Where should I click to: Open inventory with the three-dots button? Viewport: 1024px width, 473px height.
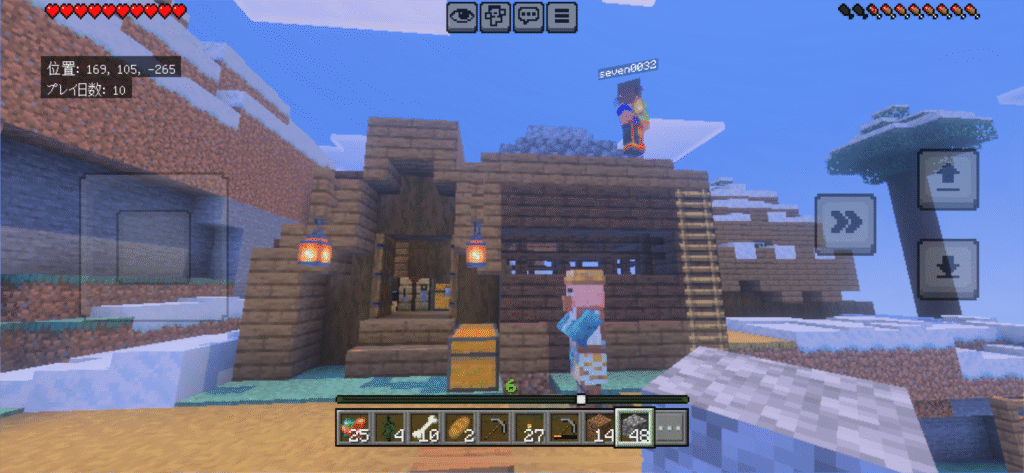669,427
